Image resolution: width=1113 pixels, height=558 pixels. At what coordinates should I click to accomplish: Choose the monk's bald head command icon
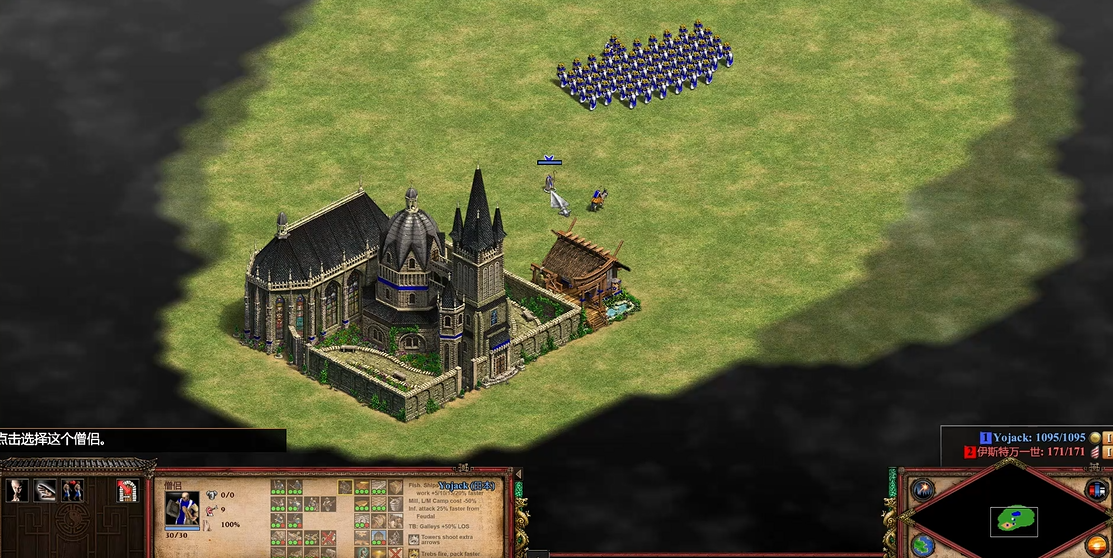(18, 490)
